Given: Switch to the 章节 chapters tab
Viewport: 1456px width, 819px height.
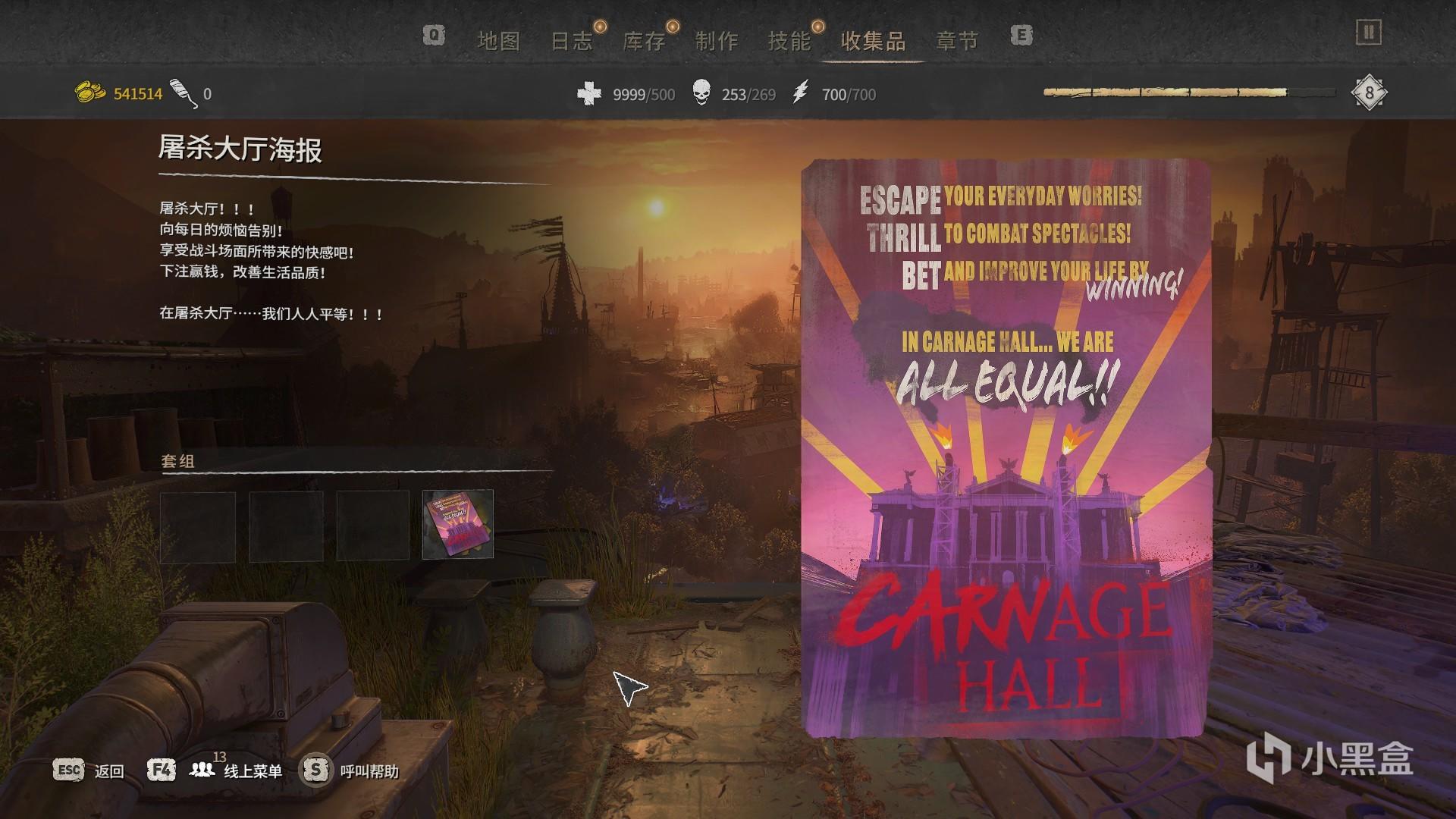Looking at the screenshot, I should (x=957, y=41).
